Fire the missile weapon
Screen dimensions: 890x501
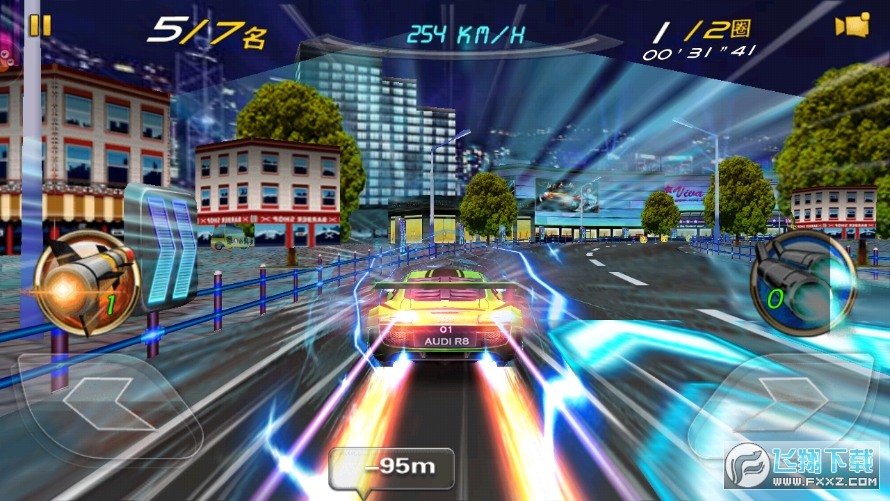[x=86, y=279]
